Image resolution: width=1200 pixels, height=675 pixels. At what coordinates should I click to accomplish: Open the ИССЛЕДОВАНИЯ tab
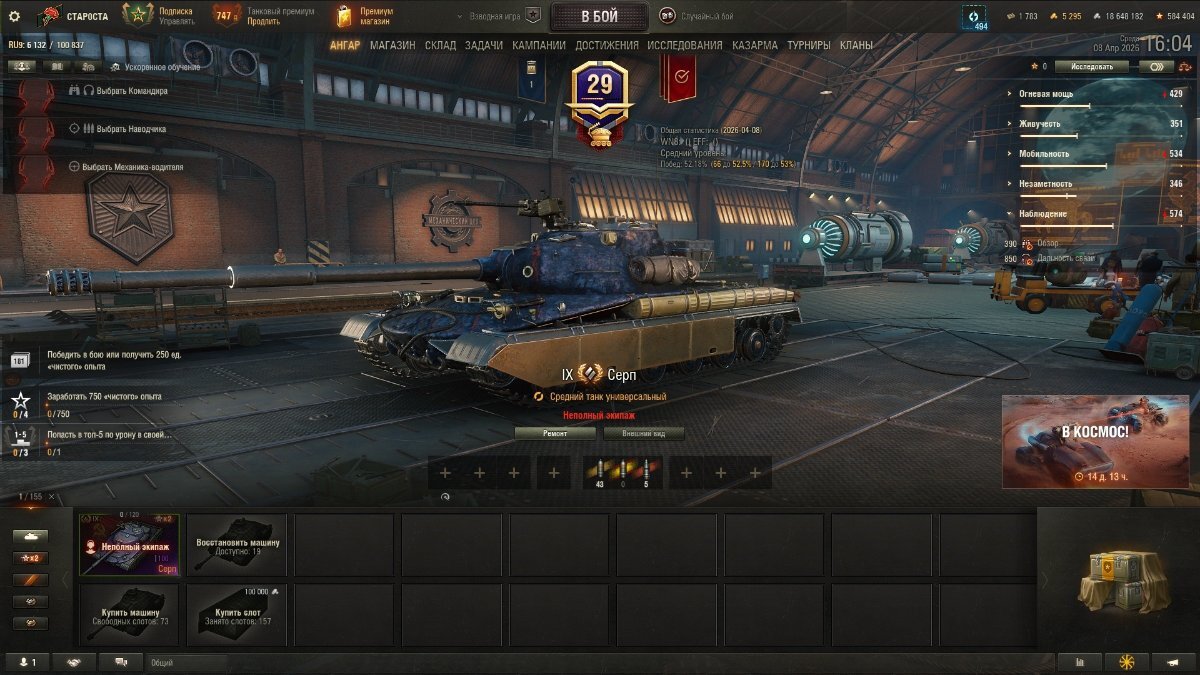(x=685, y=45)
